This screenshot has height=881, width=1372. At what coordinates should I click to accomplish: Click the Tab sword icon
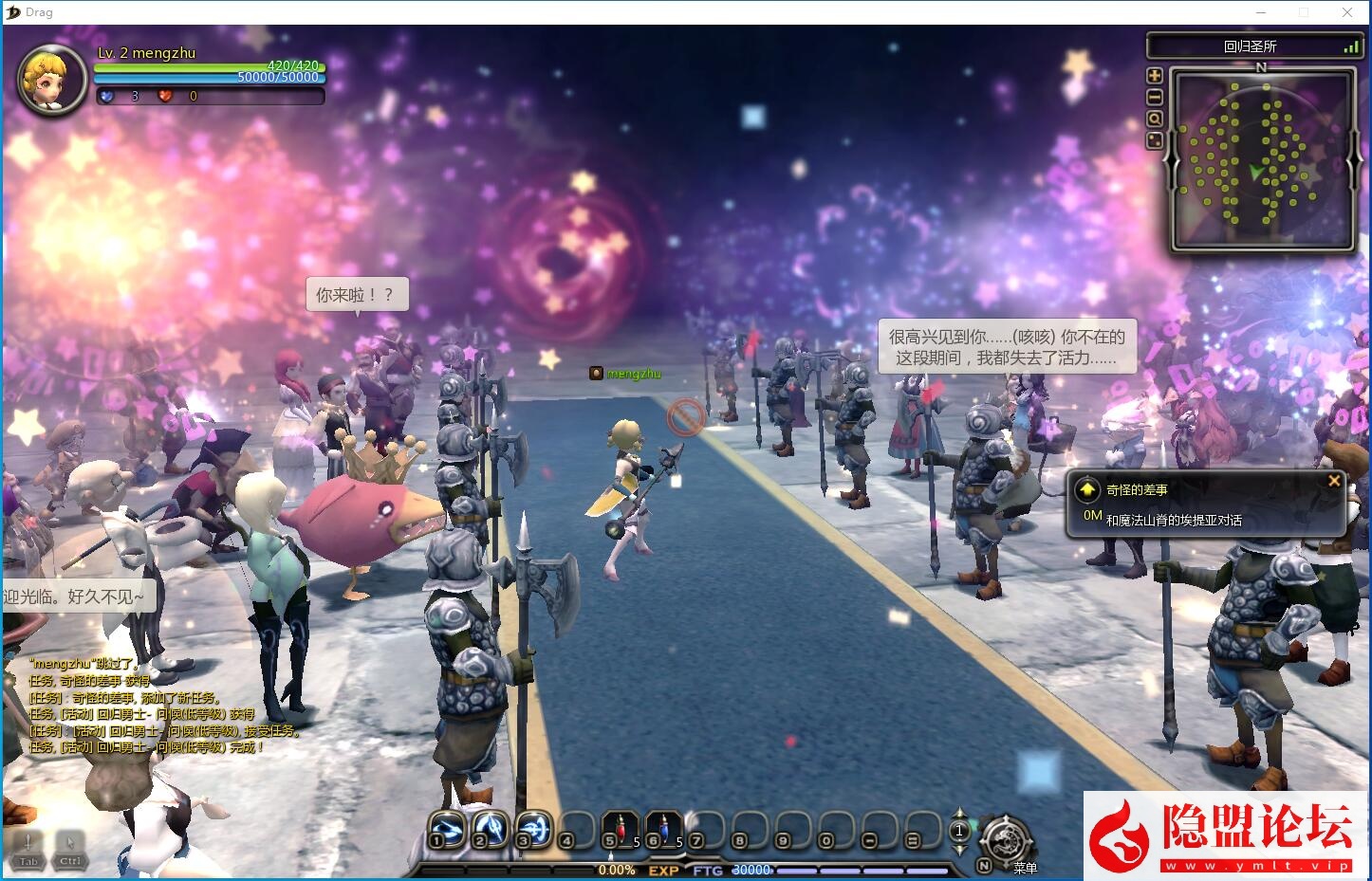tap(28, 848)
